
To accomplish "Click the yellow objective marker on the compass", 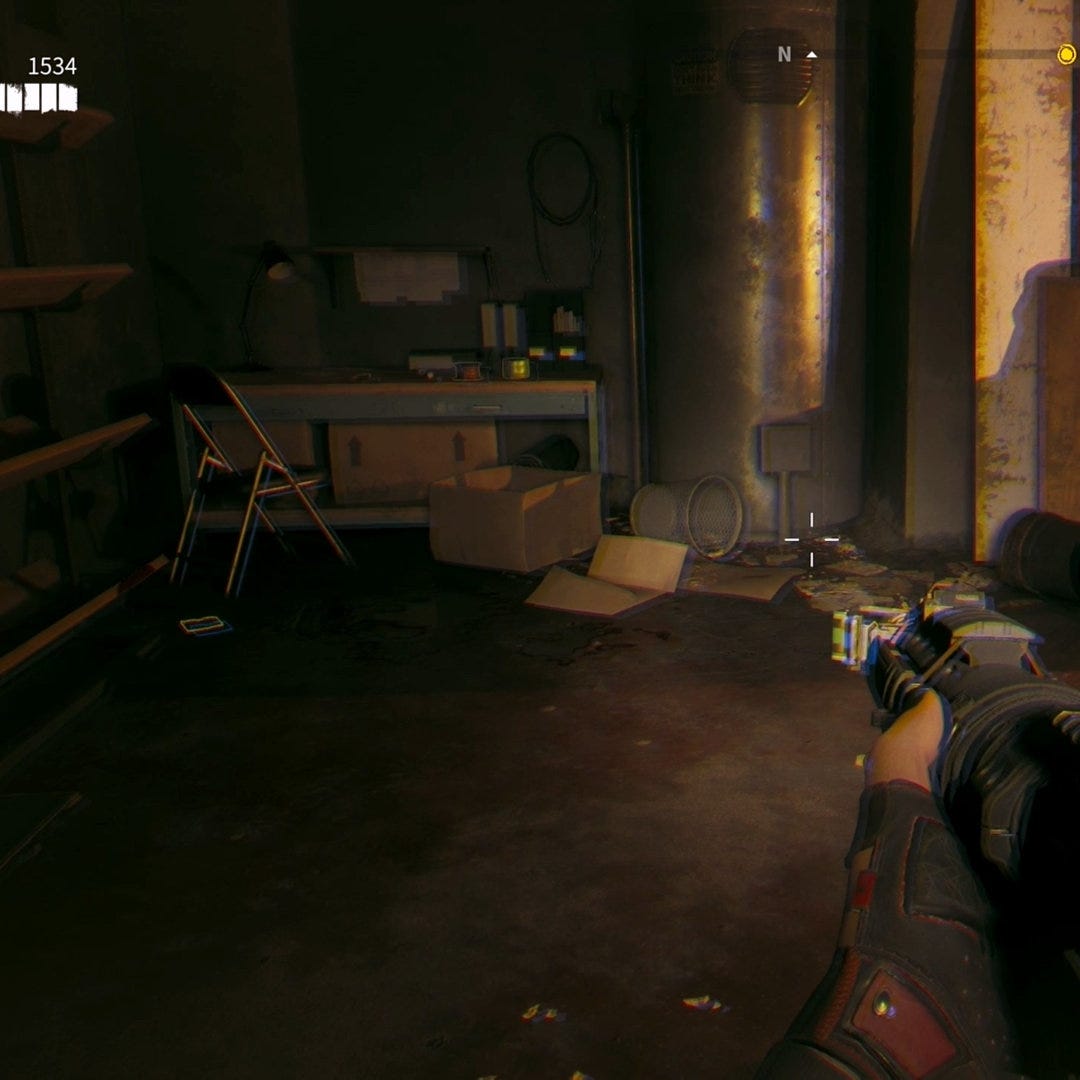I will coord(1066,54).
